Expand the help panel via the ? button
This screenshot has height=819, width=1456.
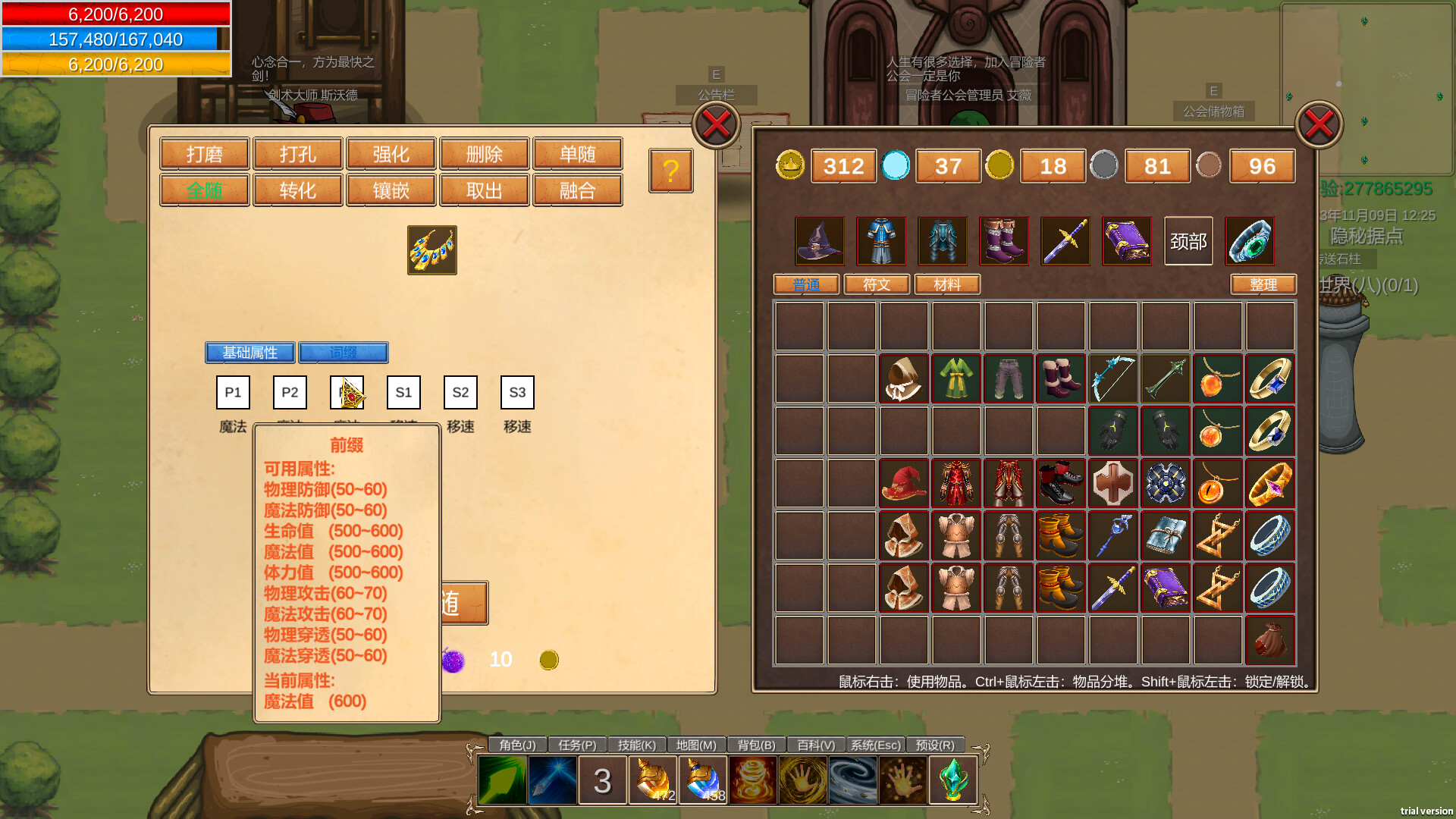click(x=670, y=171)
